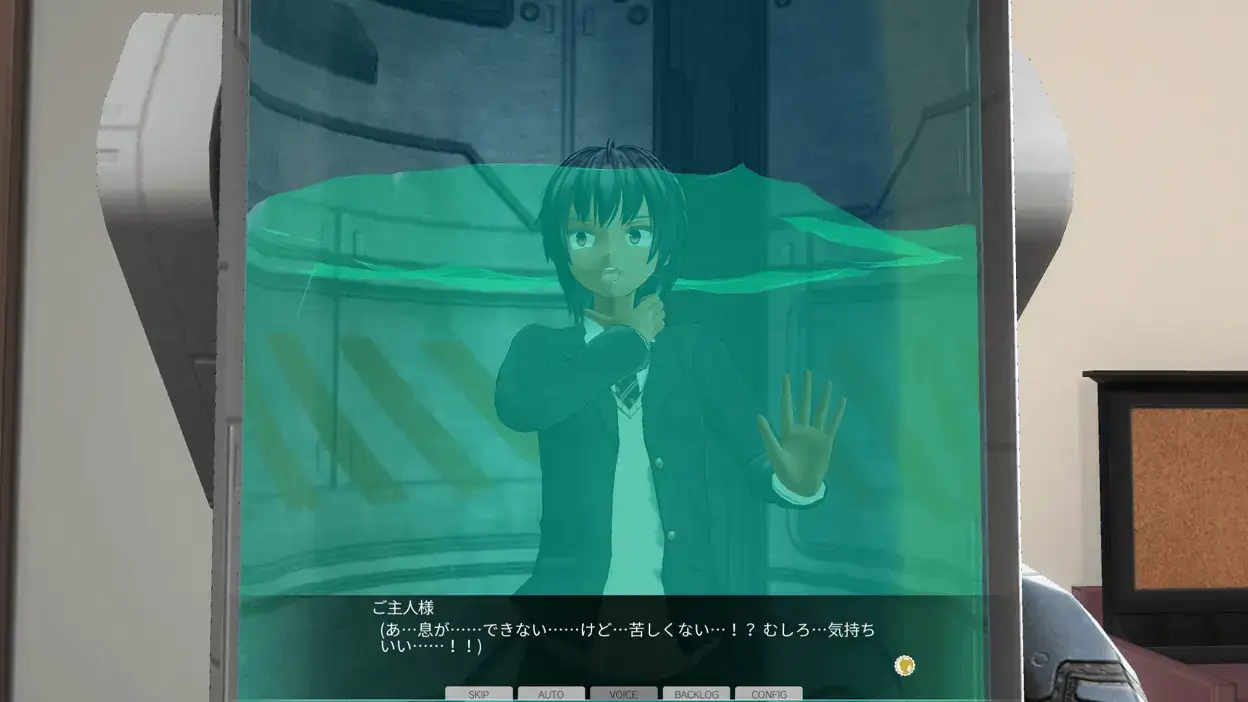Viewport: 1248px width, 702px height.
Task: Toggle the VOICE button
Action: (x=624, y=694)
